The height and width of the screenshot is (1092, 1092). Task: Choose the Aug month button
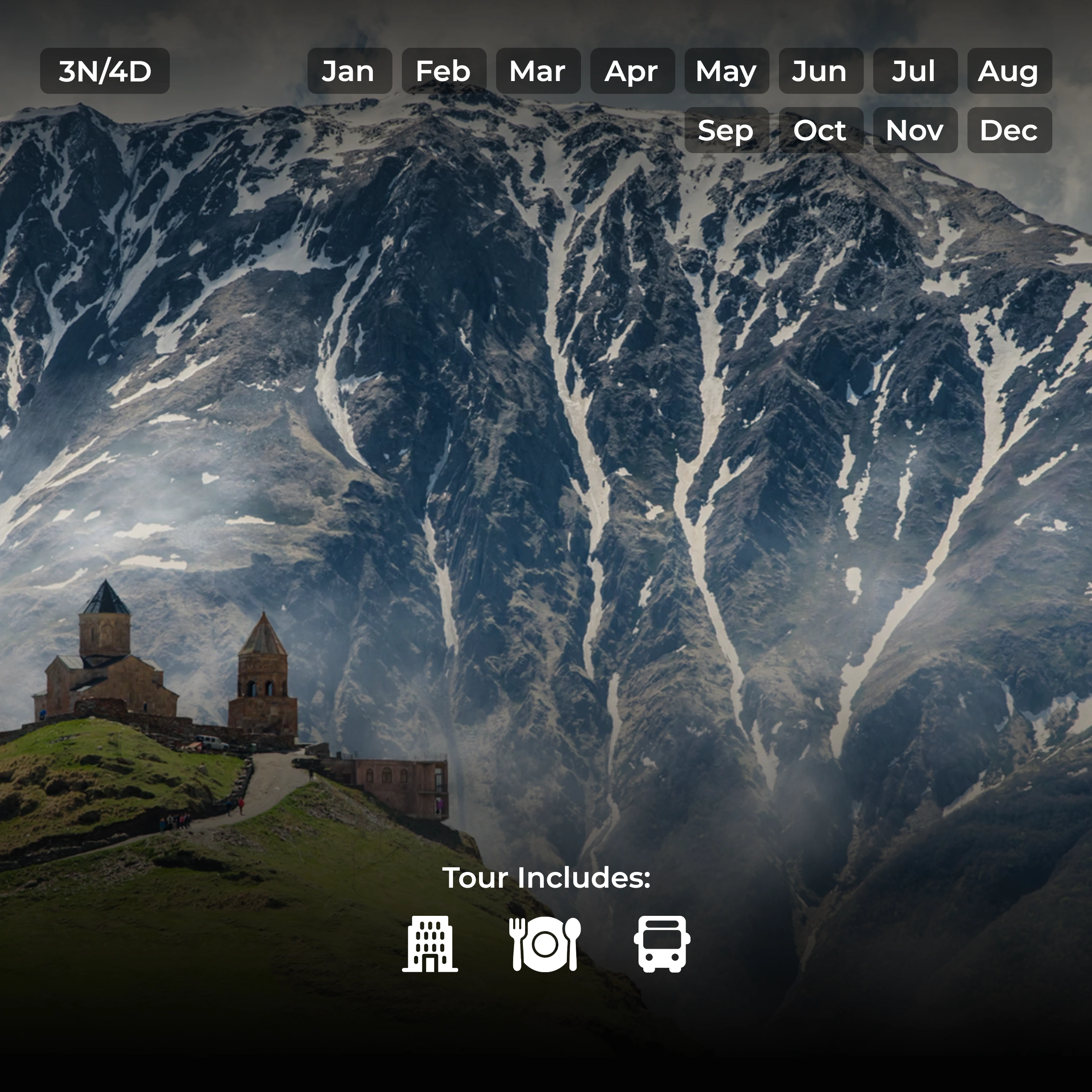pyautogui.click(x=1009, y=71)
